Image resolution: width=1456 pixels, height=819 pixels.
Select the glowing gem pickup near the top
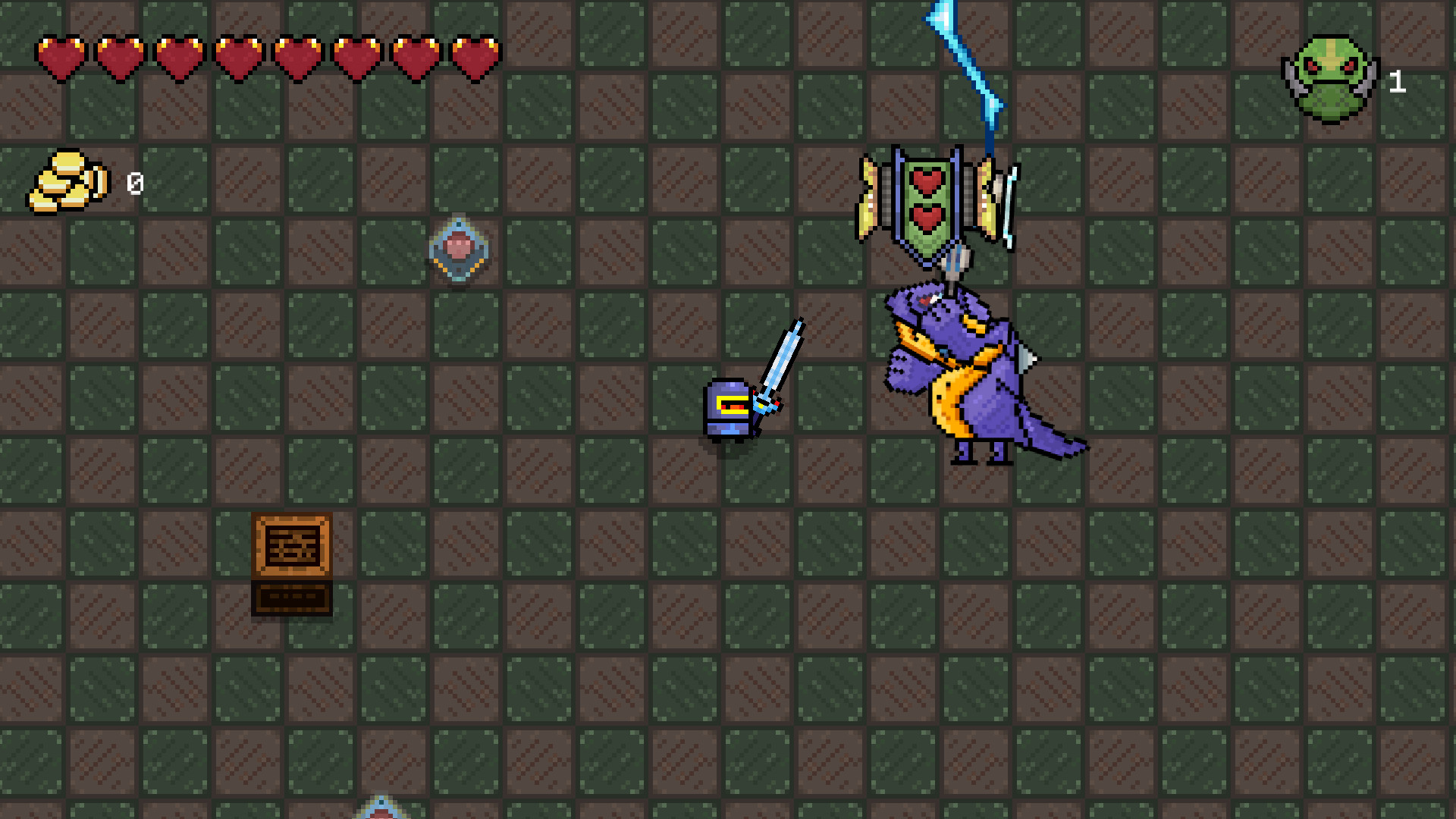pos(457,250)
